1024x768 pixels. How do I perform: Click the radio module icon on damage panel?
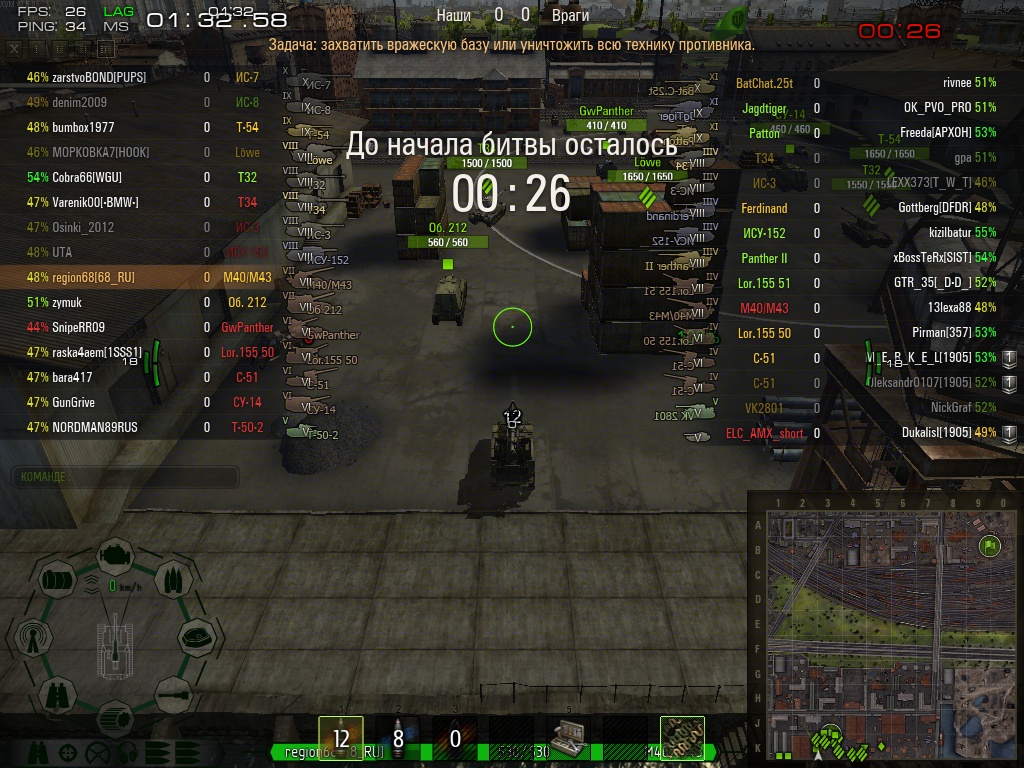31,635
